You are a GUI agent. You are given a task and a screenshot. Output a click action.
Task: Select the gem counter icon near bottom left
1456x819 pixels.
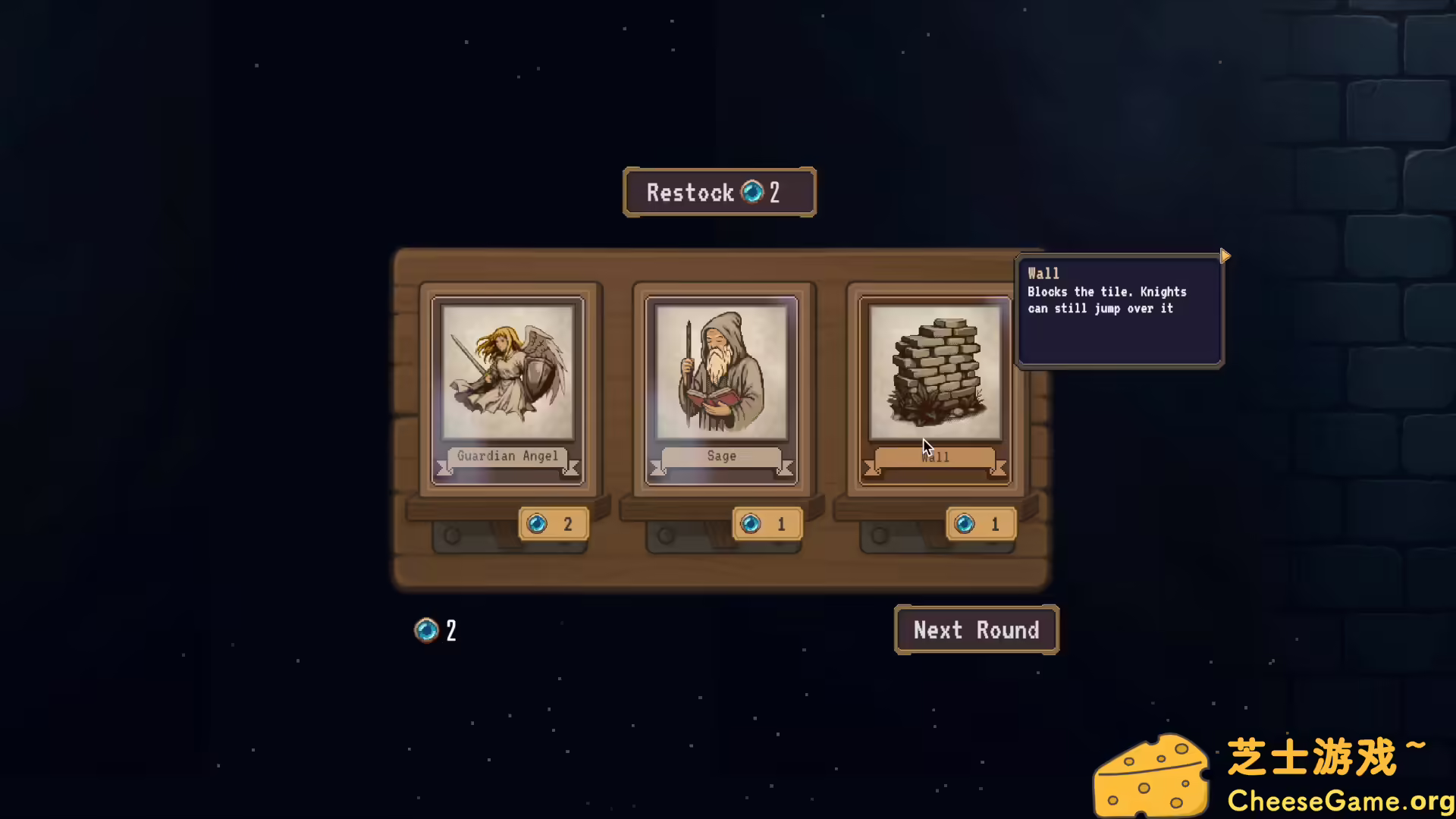click(426, 630)
